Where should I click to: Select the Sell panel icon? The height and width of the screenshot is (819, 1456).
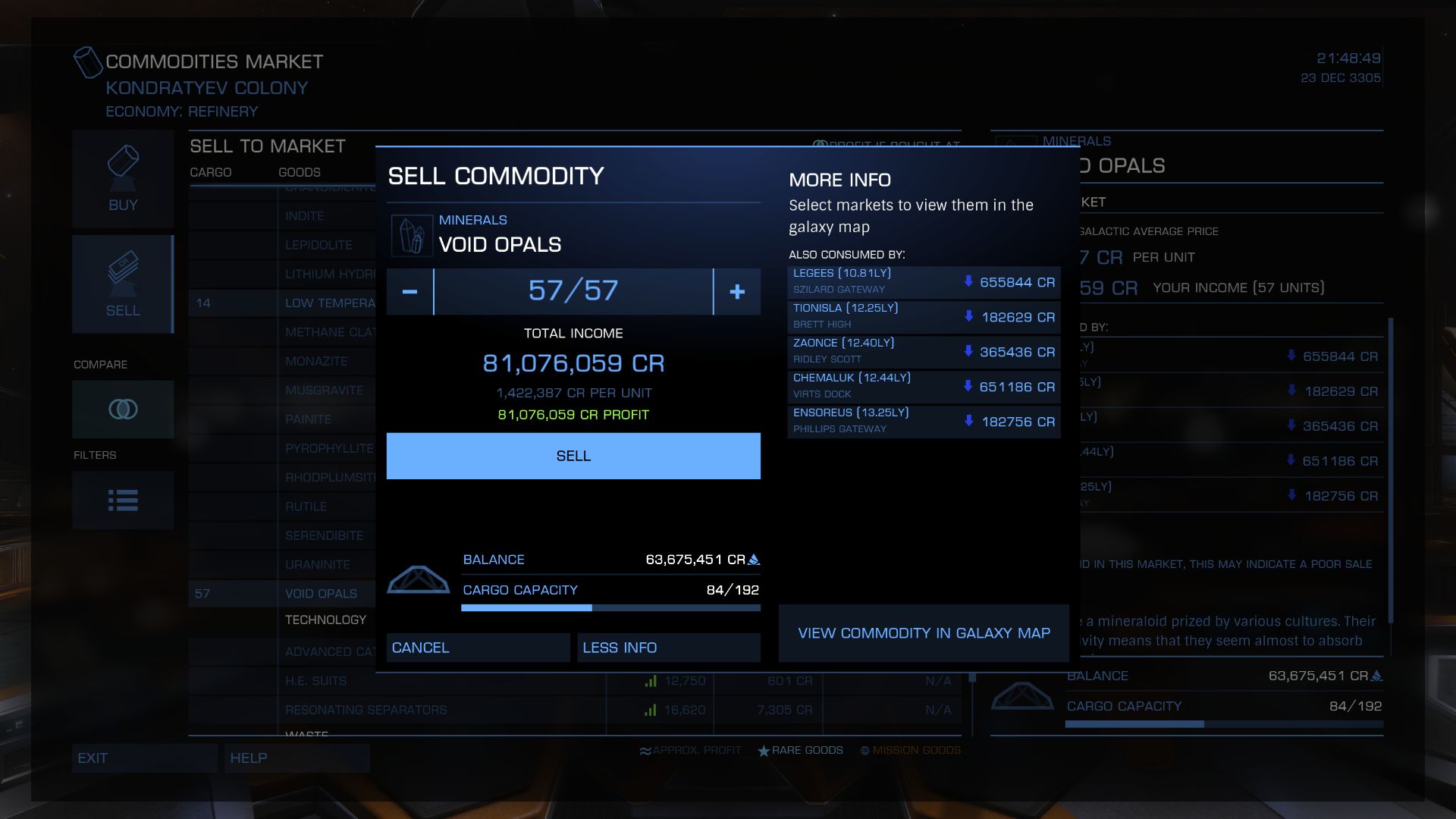click(123, 283)
